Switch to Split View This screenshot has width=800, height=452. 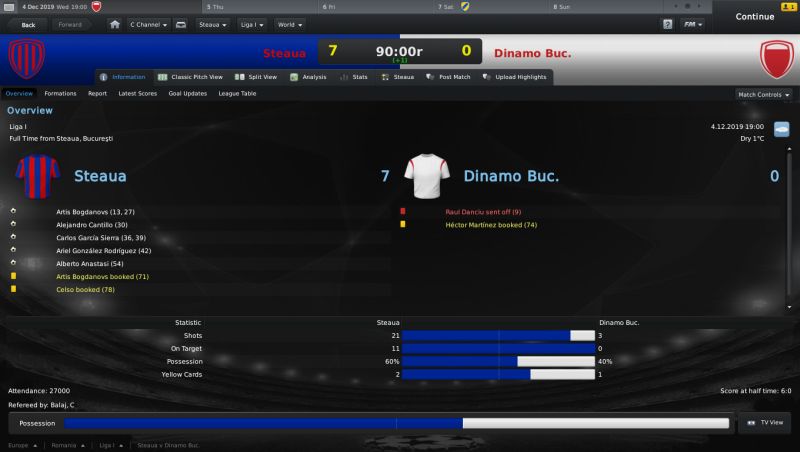(x=258, y=77)
